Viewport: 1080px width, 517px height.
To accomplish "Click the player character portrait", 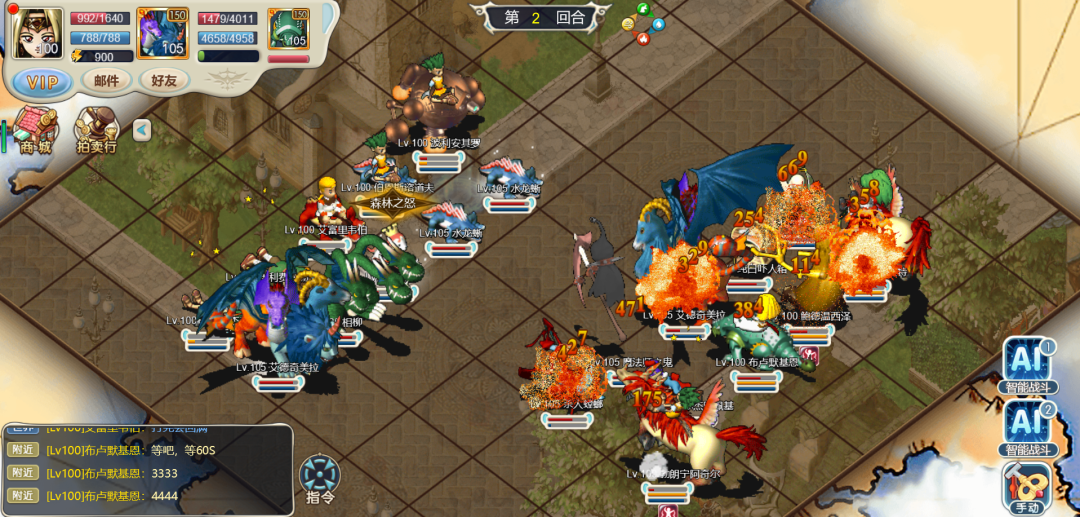I will click(39, 32).
